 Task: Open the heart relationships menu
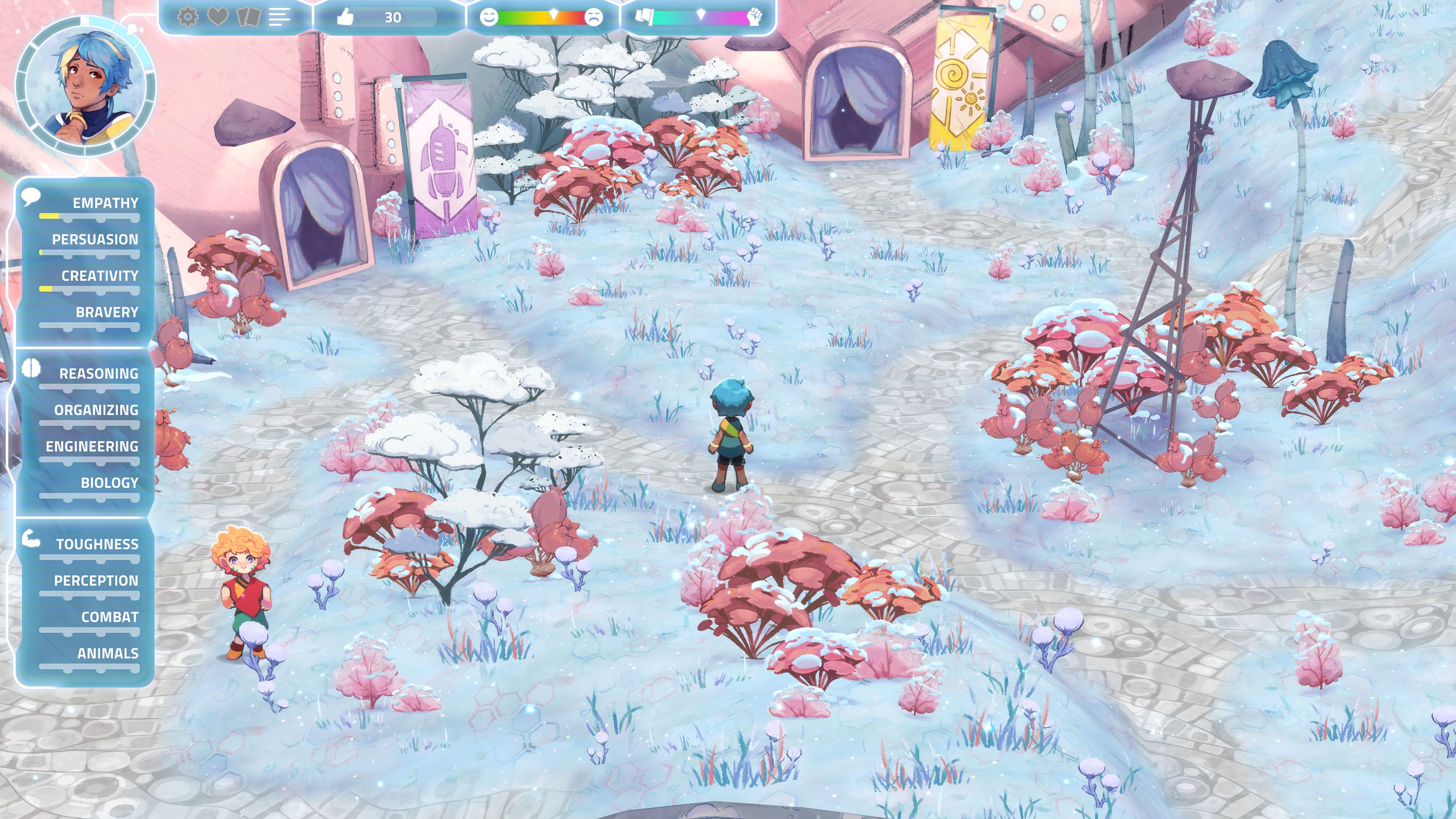click(217, 17)
